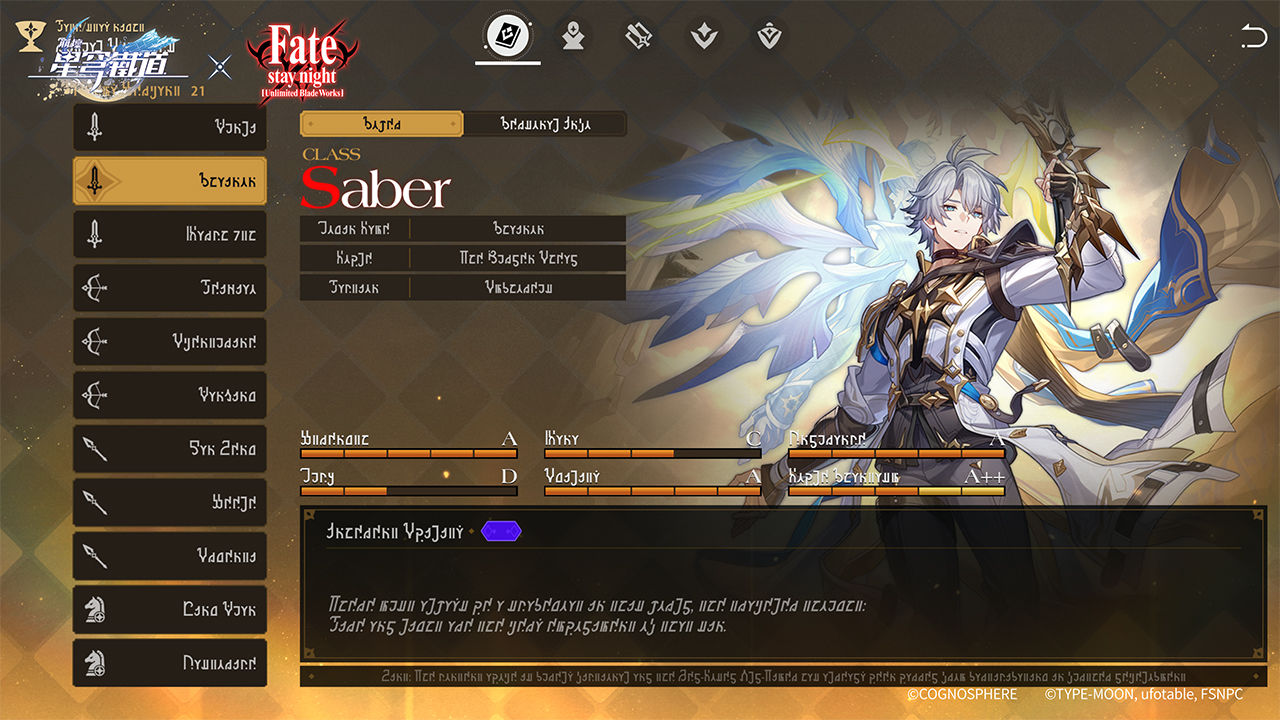The height and width of the screenshot is (720, 1280).
Task: Open the chess-knight entry with a two-word name
Action: 170,609
